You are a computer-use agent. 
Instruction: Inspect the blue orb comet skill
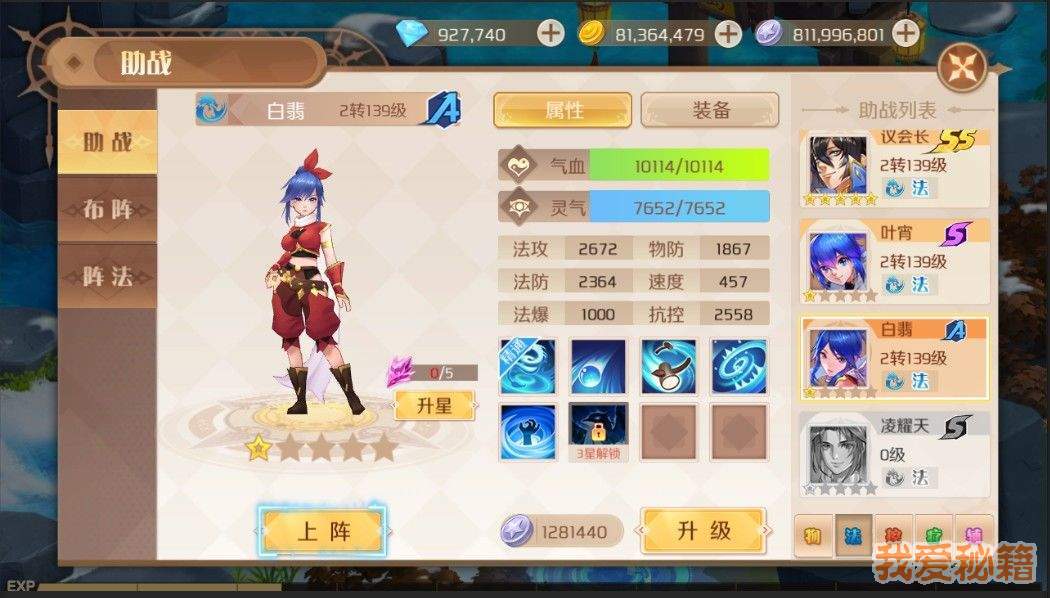(598, 366)
